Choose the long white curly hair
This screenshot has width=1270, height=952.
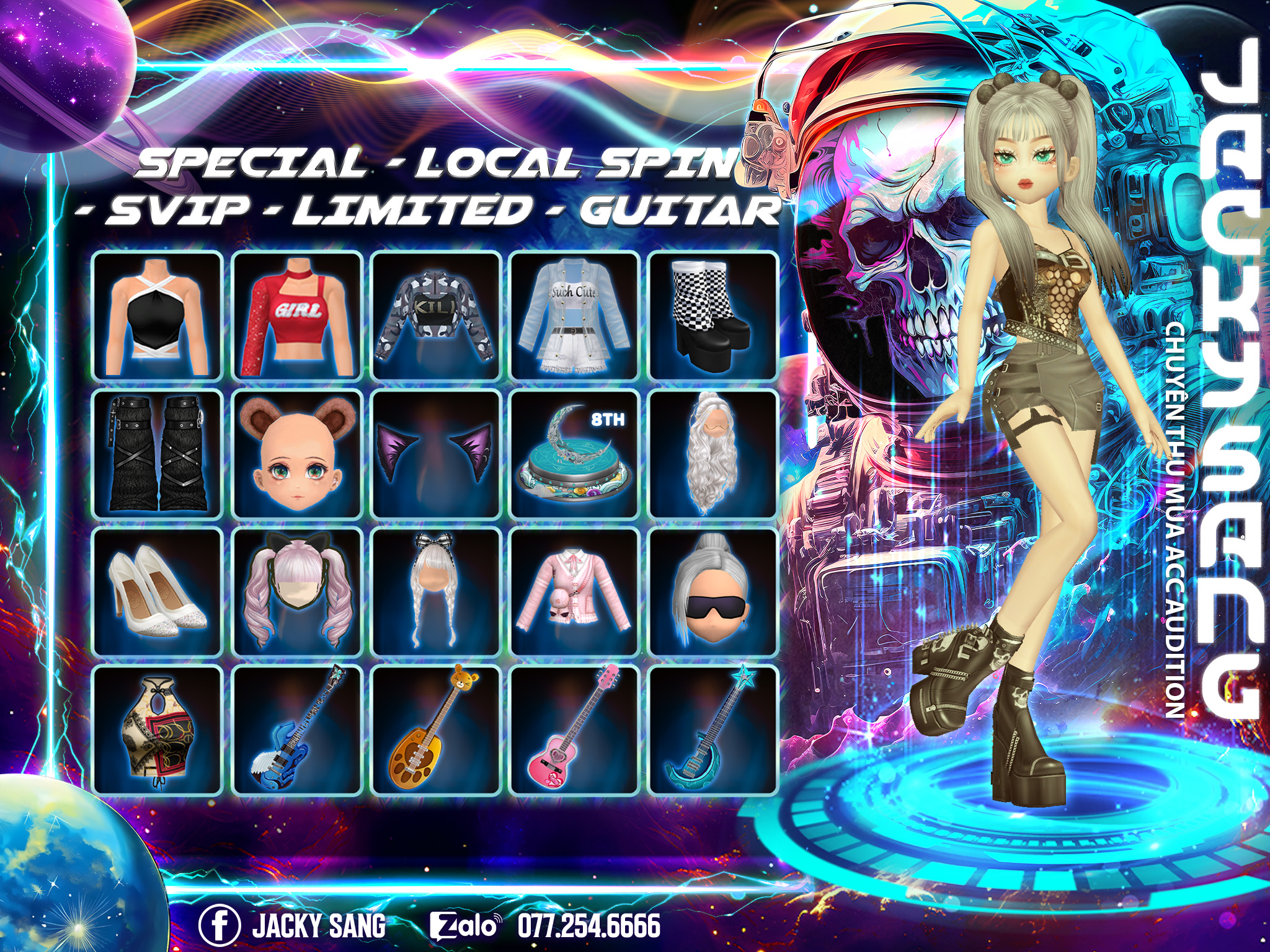[713, 454]
